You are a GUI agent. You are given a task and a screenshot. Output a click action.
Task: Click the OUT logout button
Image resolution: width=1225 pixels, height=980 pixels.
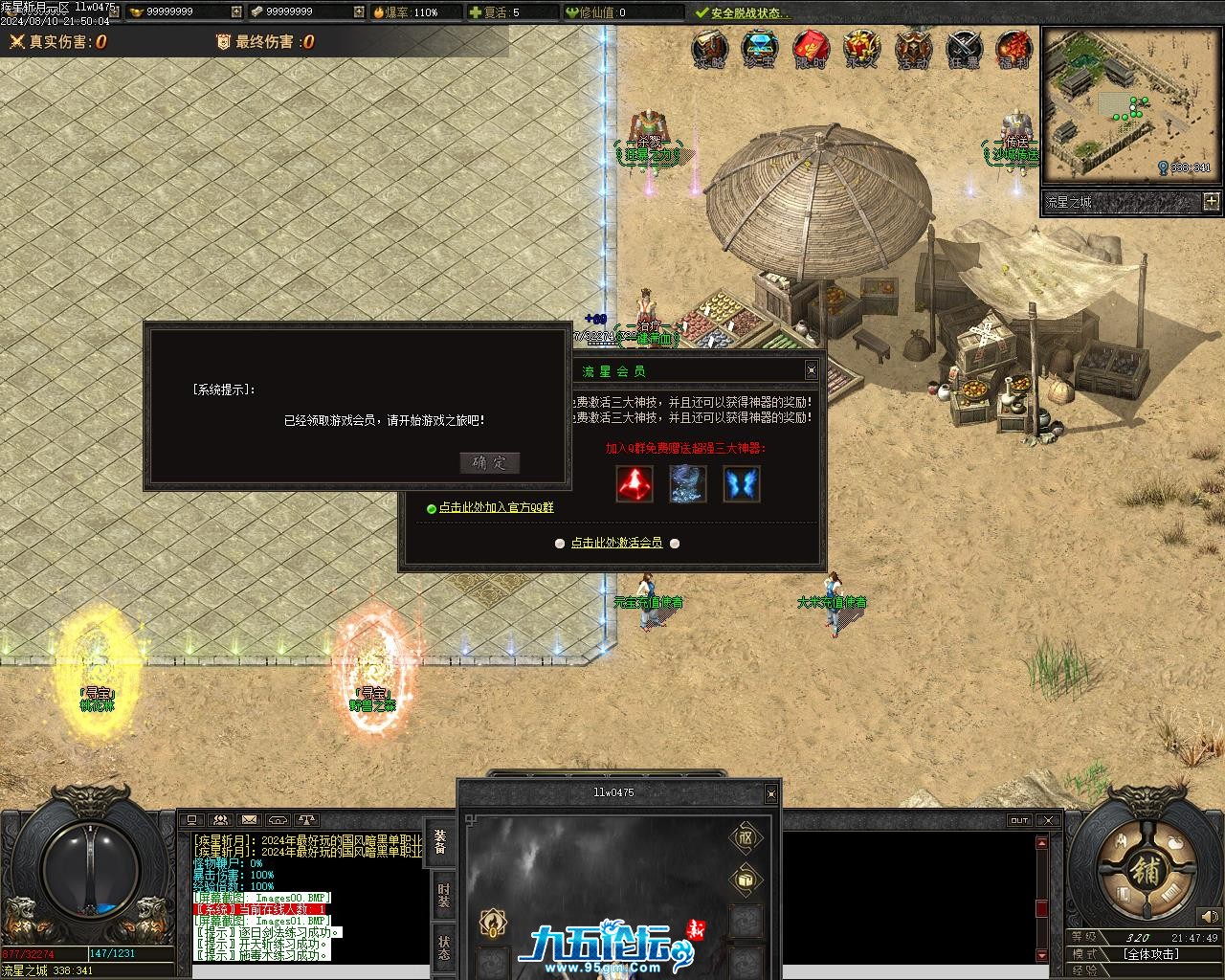[1019, 820]
